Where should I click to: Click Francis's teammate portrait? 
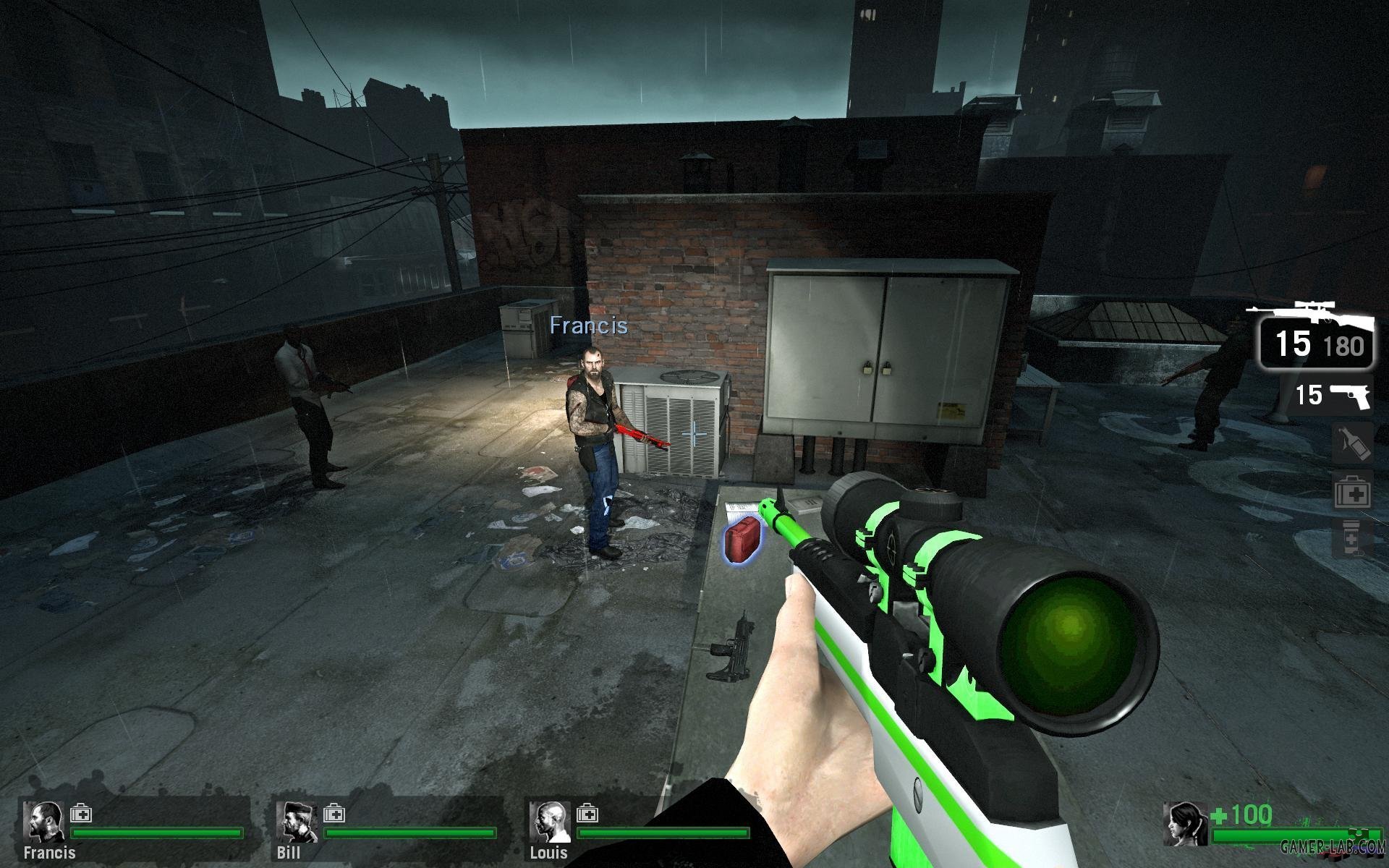tap(43, 822)
